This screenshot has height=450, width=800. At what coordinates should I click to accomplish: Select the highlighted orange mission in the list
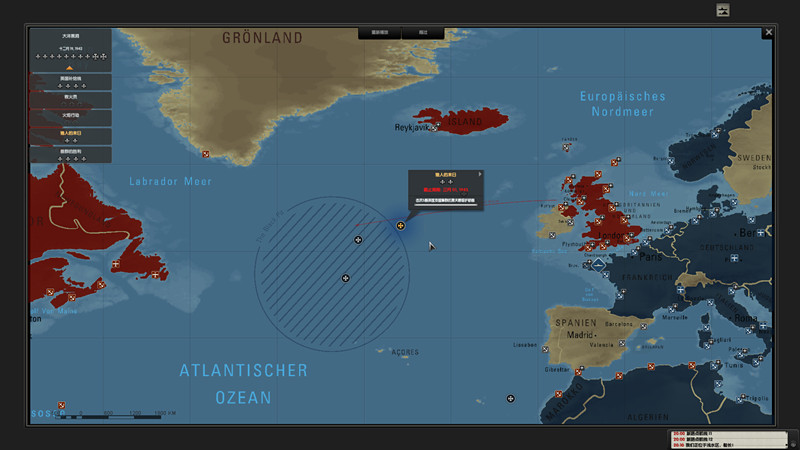click(70, 135)
